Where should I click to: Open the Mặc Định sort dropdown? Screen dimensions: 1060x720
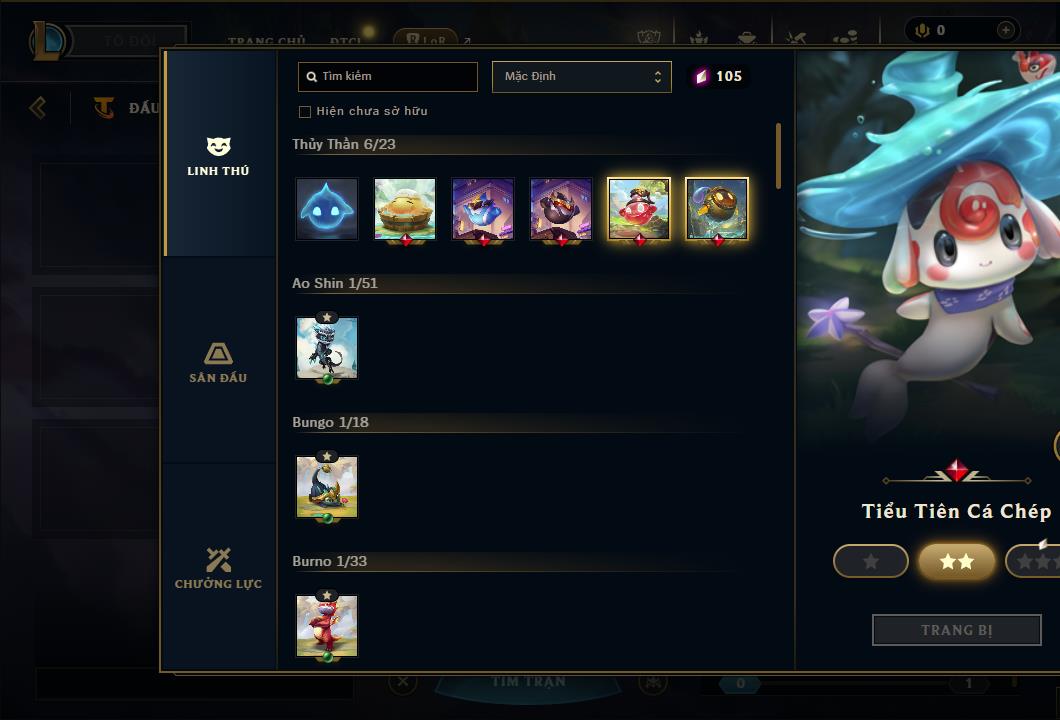(x=581, y=77)
